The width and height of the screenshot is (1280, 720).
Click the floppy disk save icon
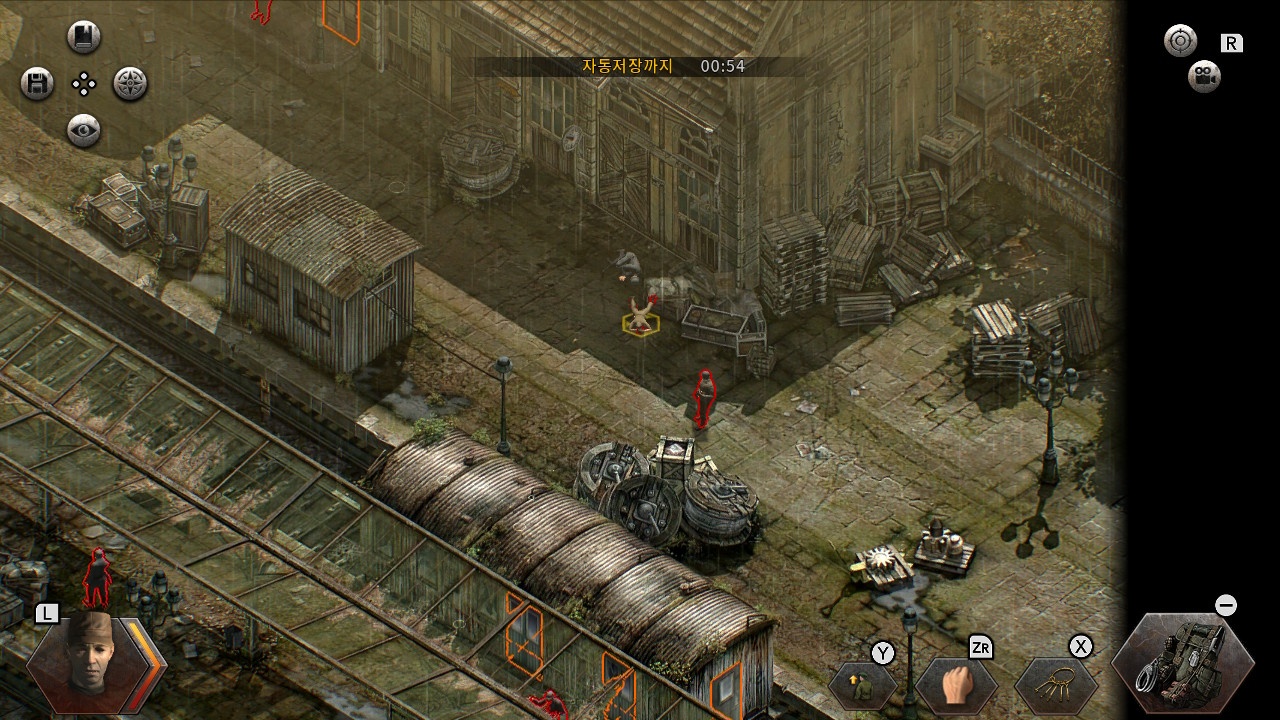[x=35, y=84]
